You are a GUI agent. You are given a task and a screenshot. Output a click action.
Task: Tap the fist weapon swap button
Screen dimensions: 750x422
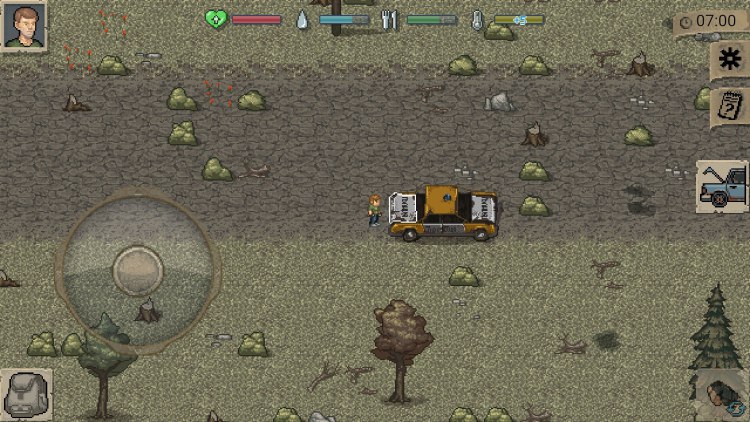tap(722, 394)
